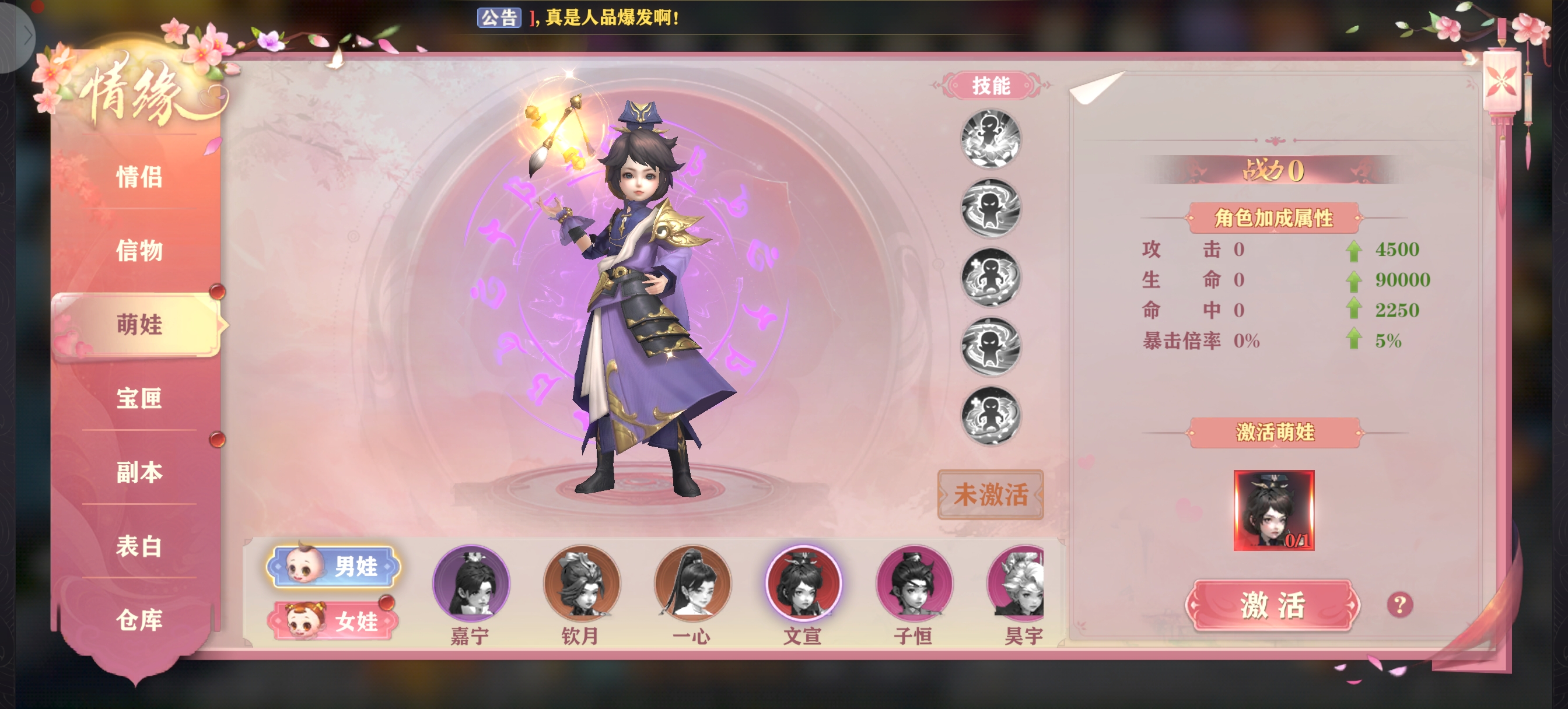Viewport: 1568px width, 709px height.
Task: Open the 表白 tab
Action: click(x=139, y=546)
